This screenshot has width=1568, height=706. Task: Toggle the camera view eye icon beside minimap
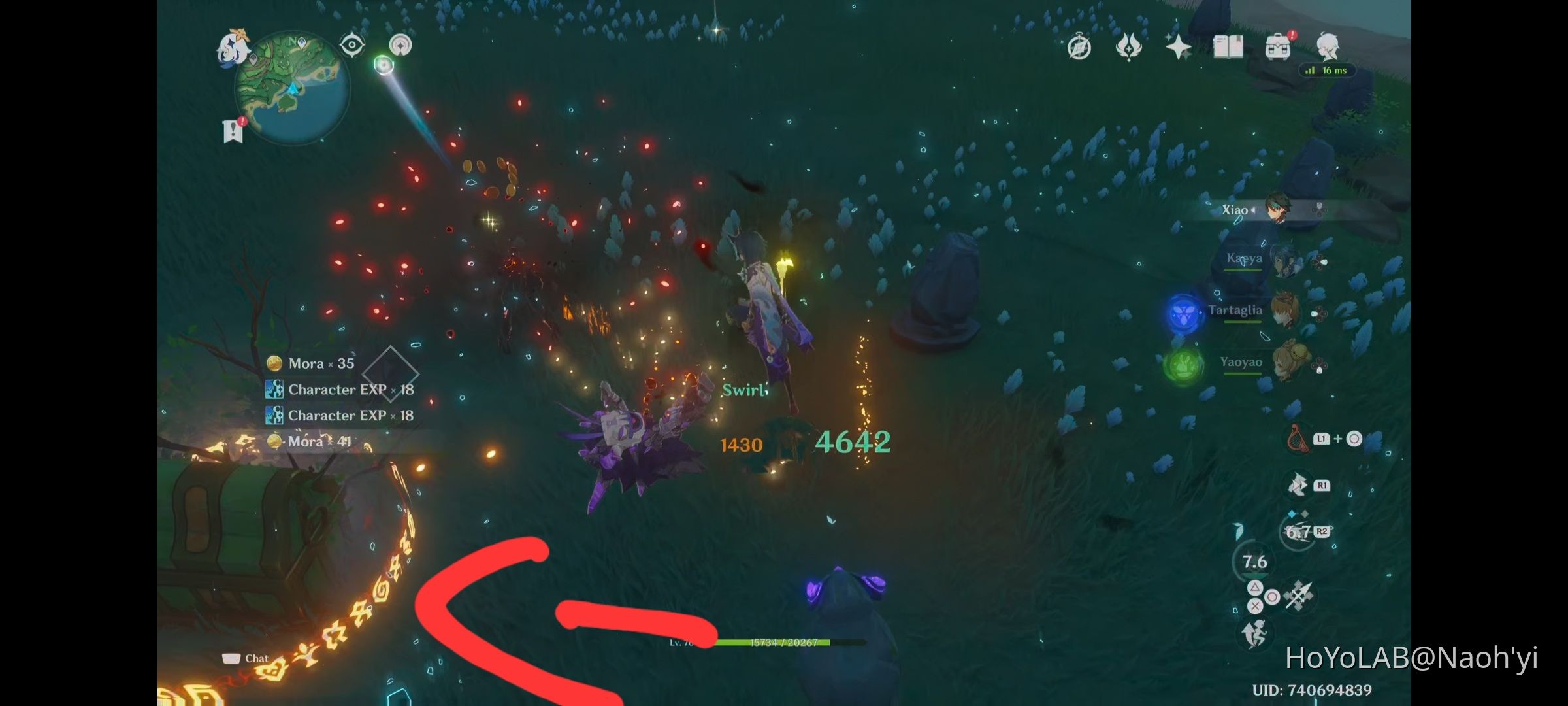(351, 44)
